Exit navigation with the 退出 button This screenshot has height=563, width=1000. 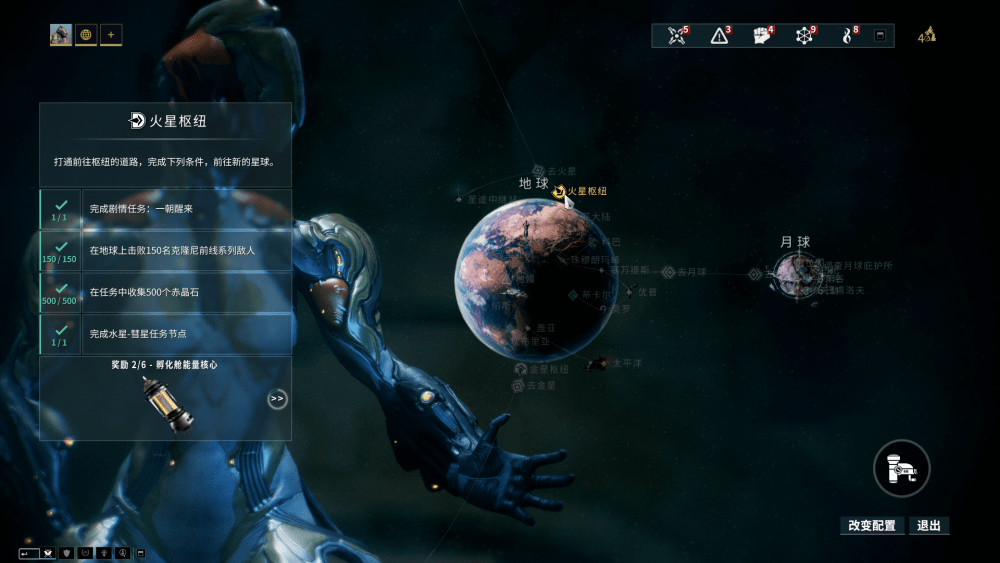pyautogui.click(x=929, y=525)
